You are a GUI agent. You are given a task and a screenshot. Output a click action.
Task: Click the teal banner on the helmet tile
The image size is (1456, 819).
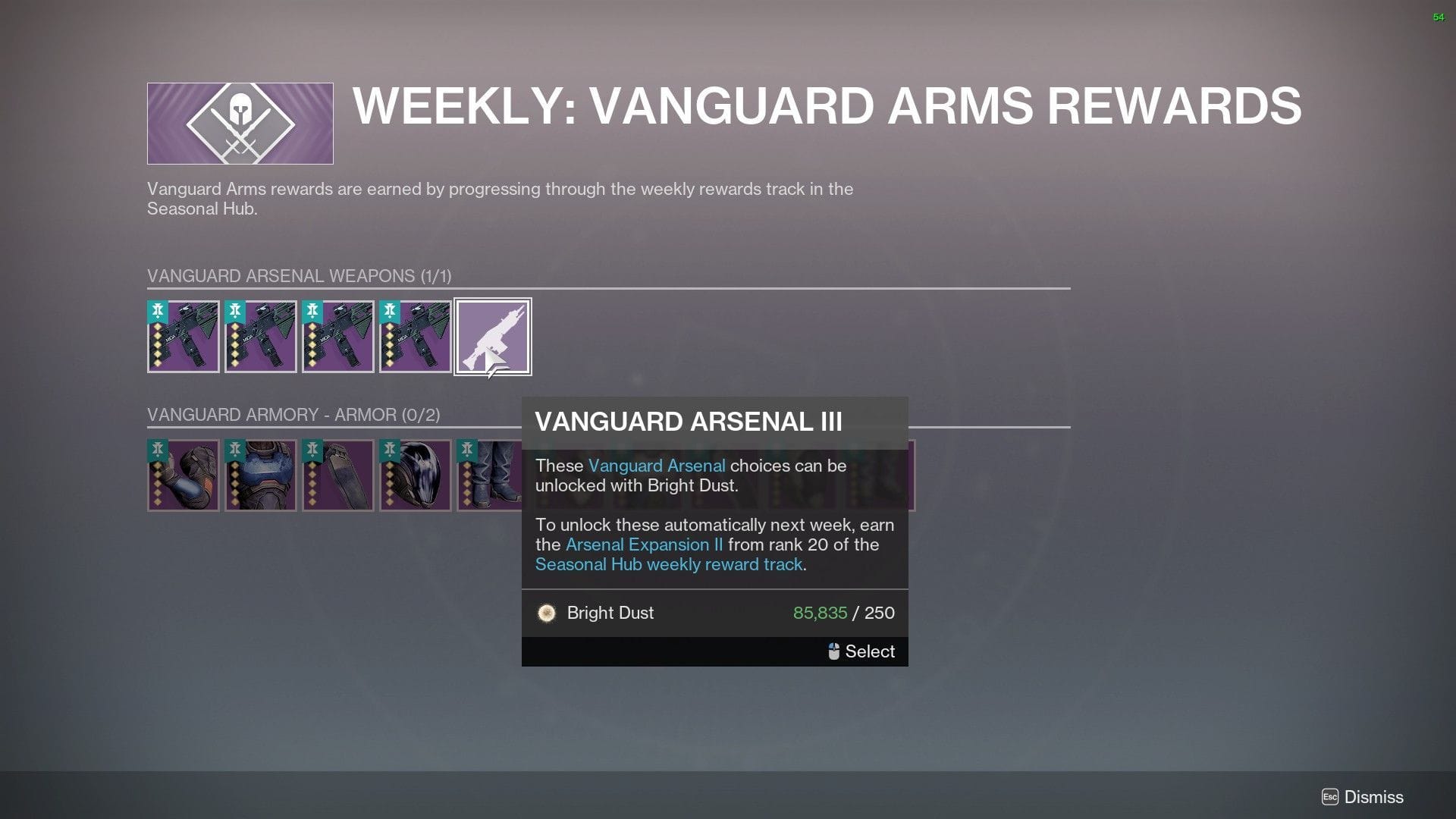[x=388, y=449]
